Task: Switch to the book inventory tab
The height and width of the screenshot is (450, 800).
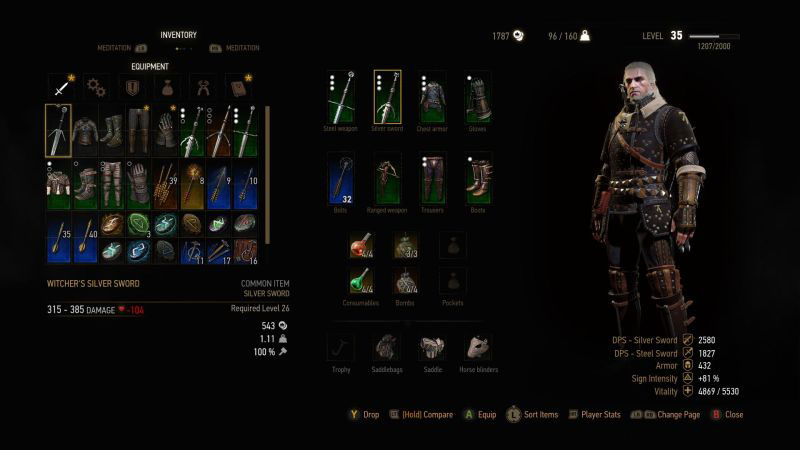Action: pyautogui.click(x=236, y=87)
